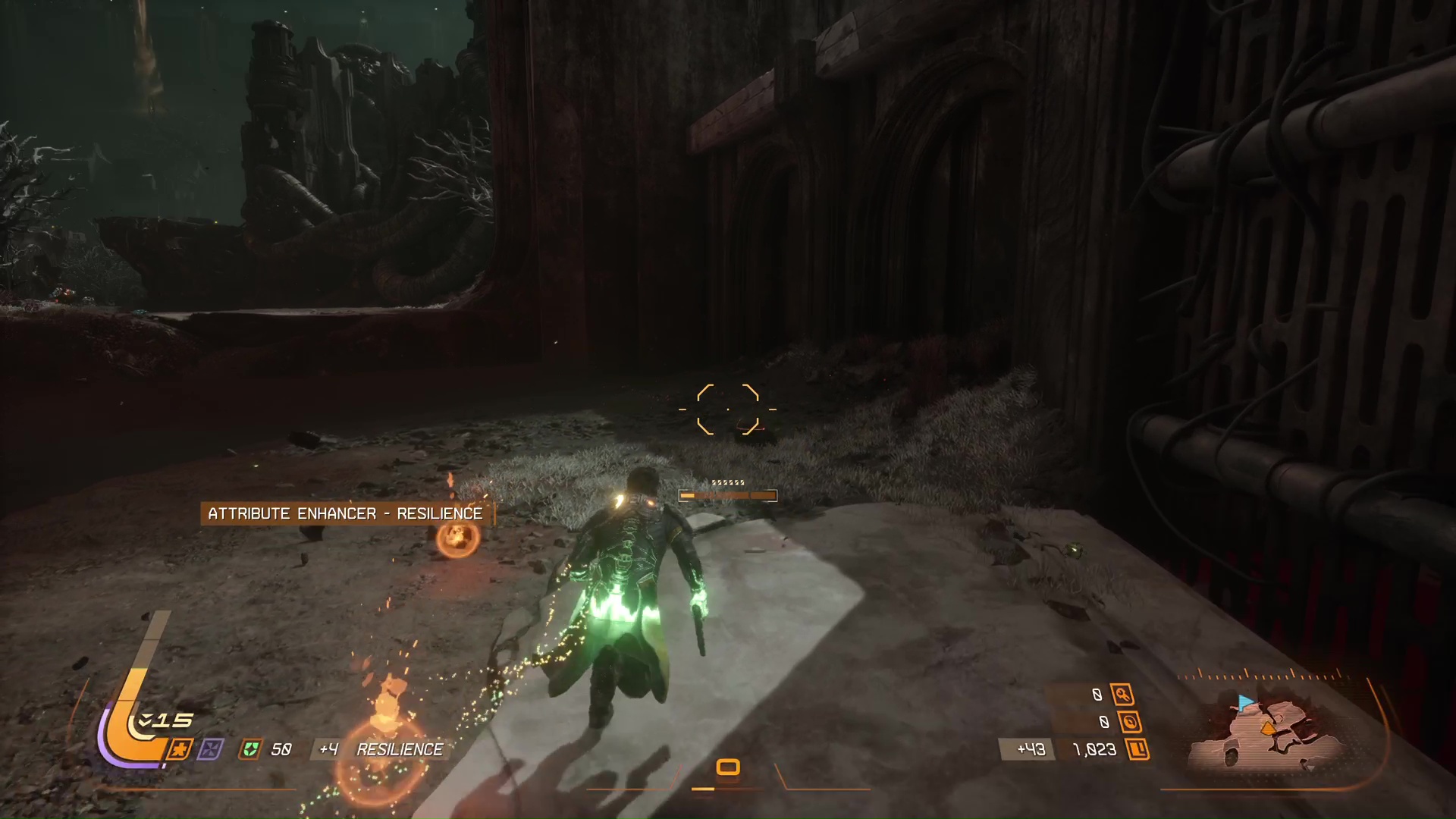Click the orange health bar above the character
Image resolution: width=1456 pixels, height=819 pixels.
[x=726, y=495]
